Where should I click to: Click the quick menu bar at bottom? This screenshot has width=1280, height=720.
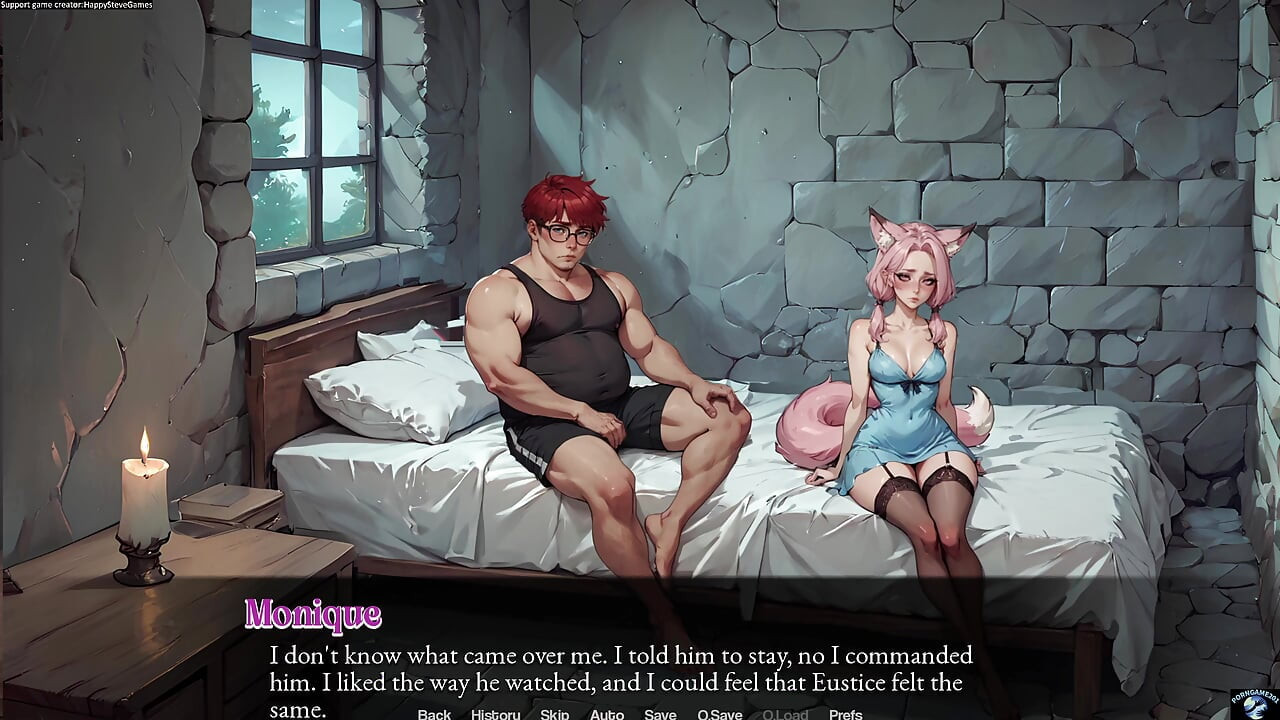point(640,714)
